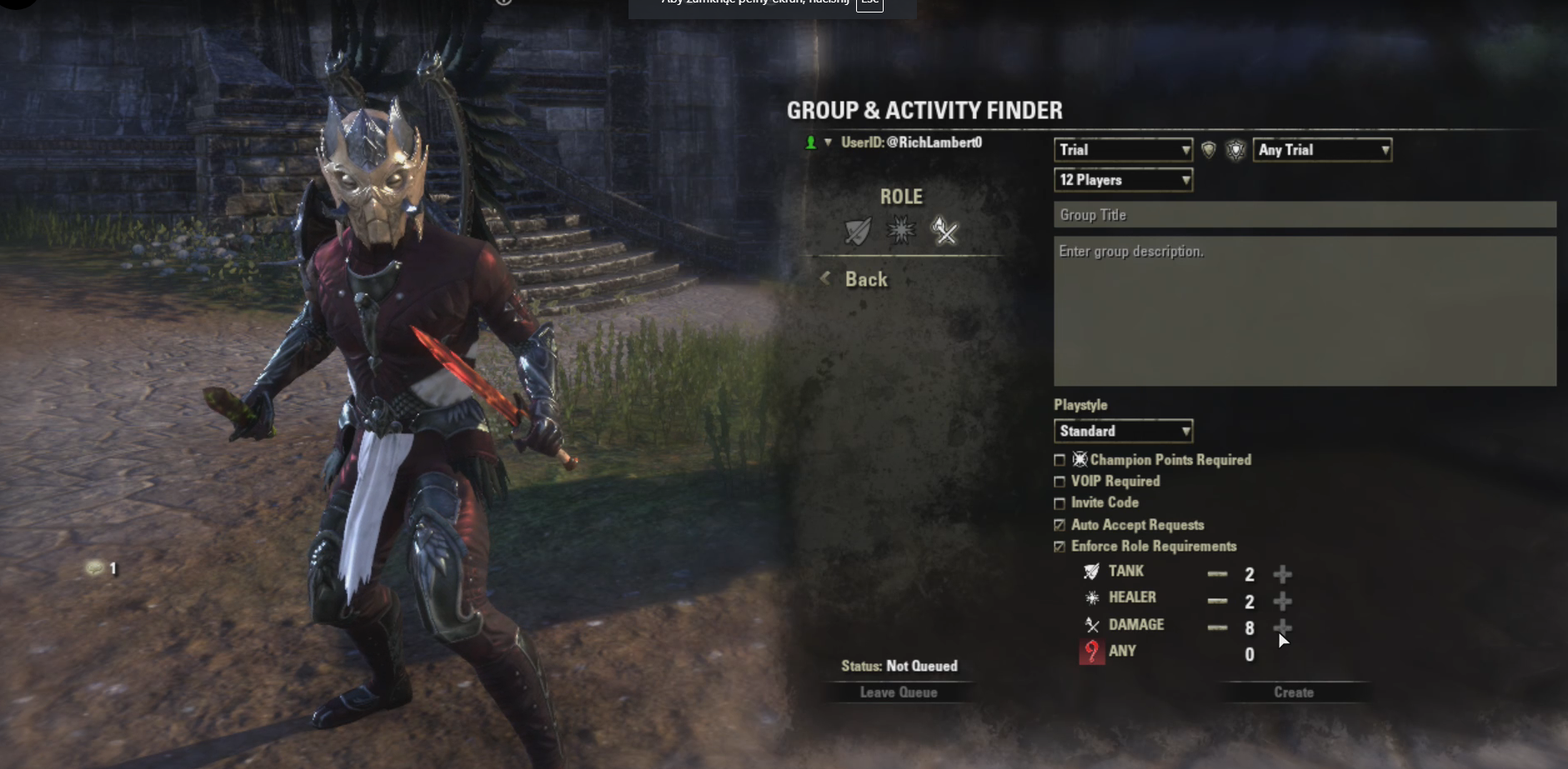
Task: Toggle the Invite Code checkbox
Action: 1060,503
